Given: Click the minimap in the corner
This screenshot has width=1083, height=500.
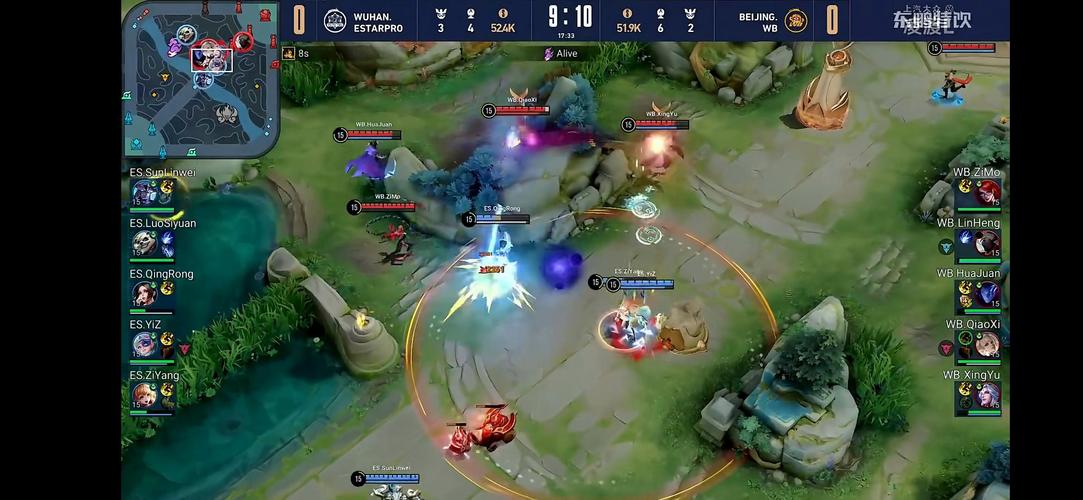Looking at the screenshot, I should (x=200, y=77).
